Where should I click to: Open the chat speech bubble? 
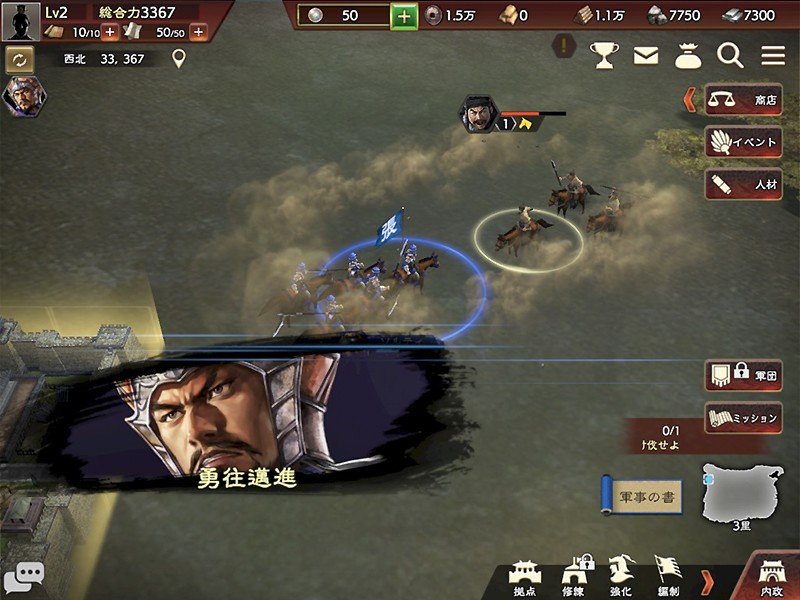(23, 577)
